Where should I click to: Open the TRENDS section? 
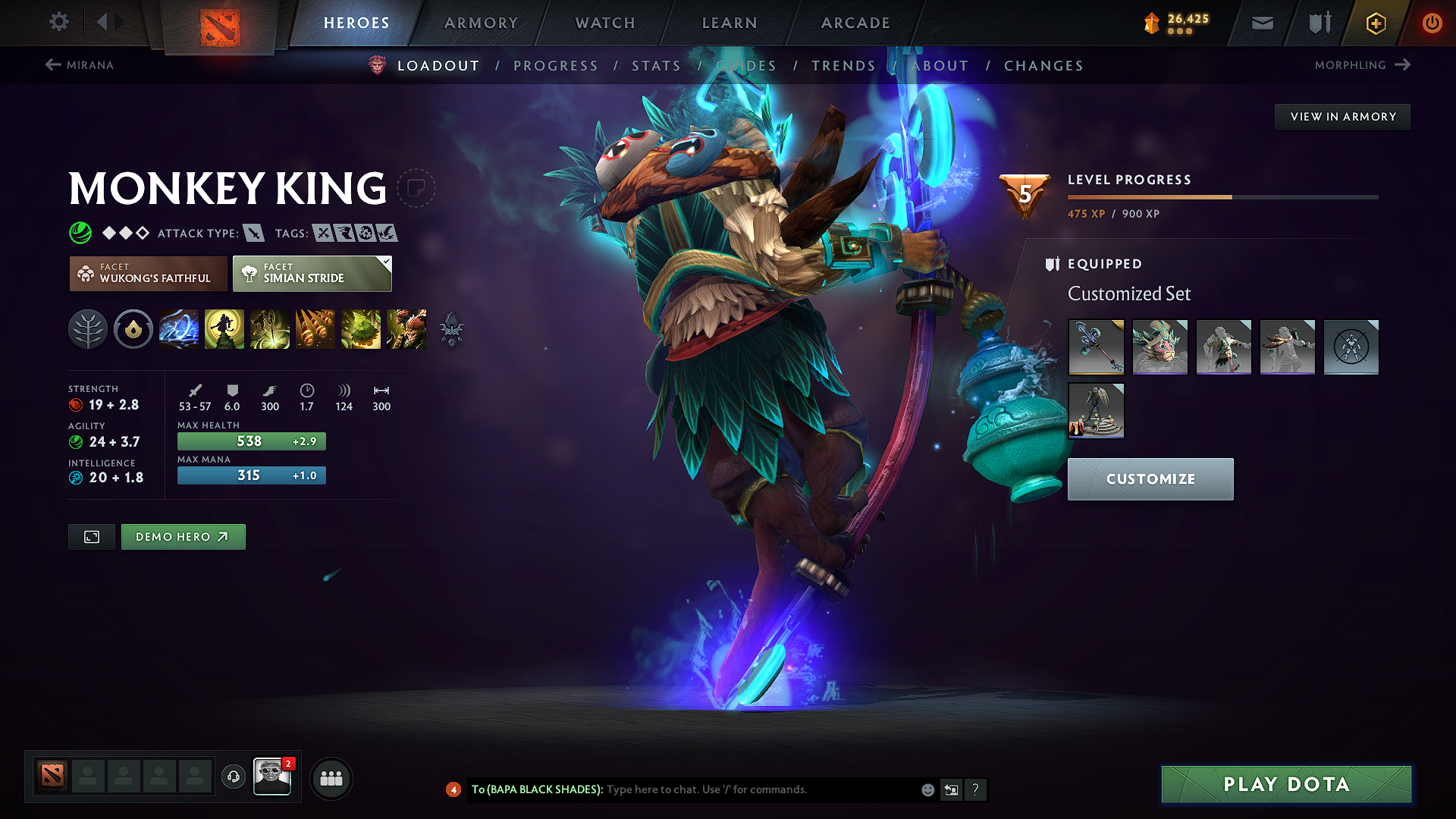coord(843,65)
